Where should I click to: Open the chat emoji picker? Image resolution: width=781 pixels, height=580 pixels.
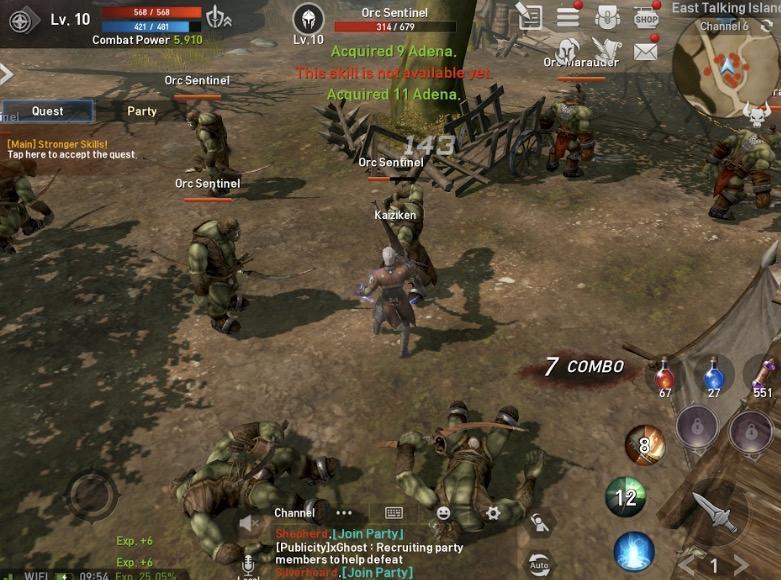pos(443,513)
